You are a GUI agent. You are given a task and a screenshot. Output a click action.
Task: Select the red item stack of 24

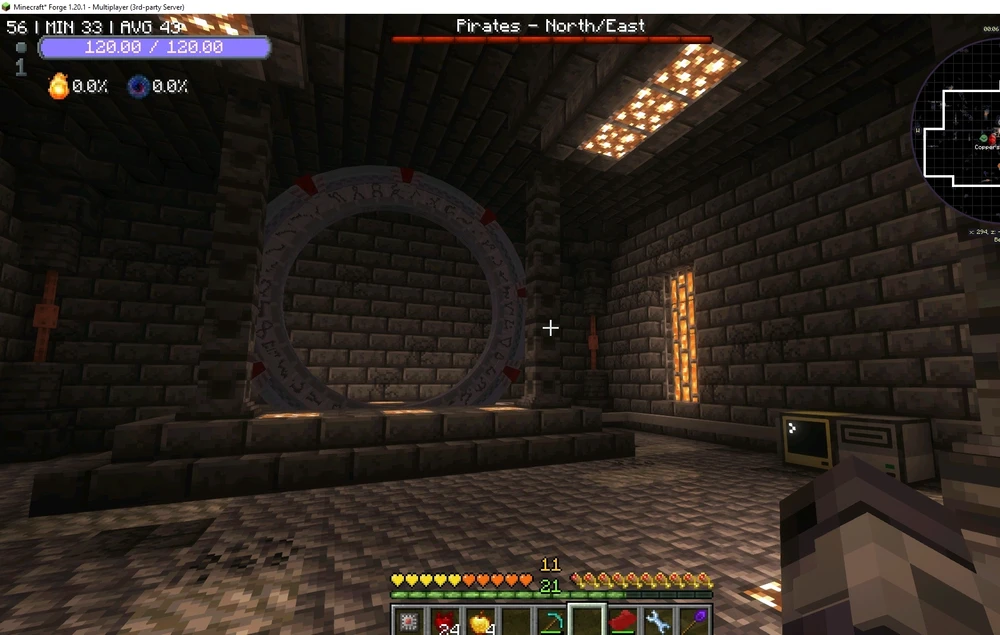tap(444, 622)
